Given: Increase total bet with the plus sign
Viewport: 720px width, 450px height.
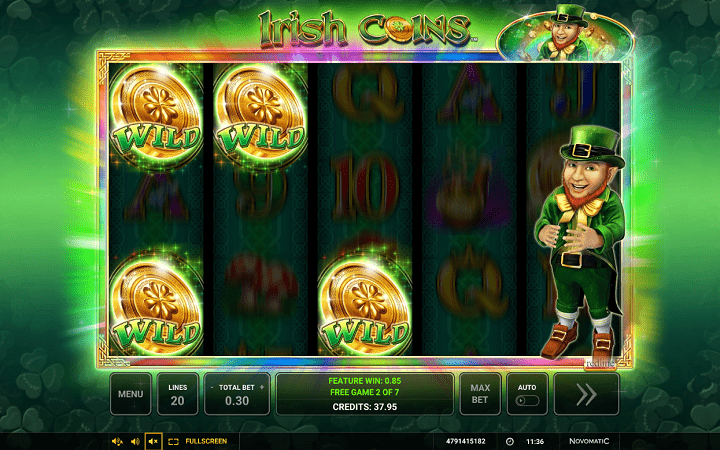Looking at the screenshot, I should click(262, 386).
